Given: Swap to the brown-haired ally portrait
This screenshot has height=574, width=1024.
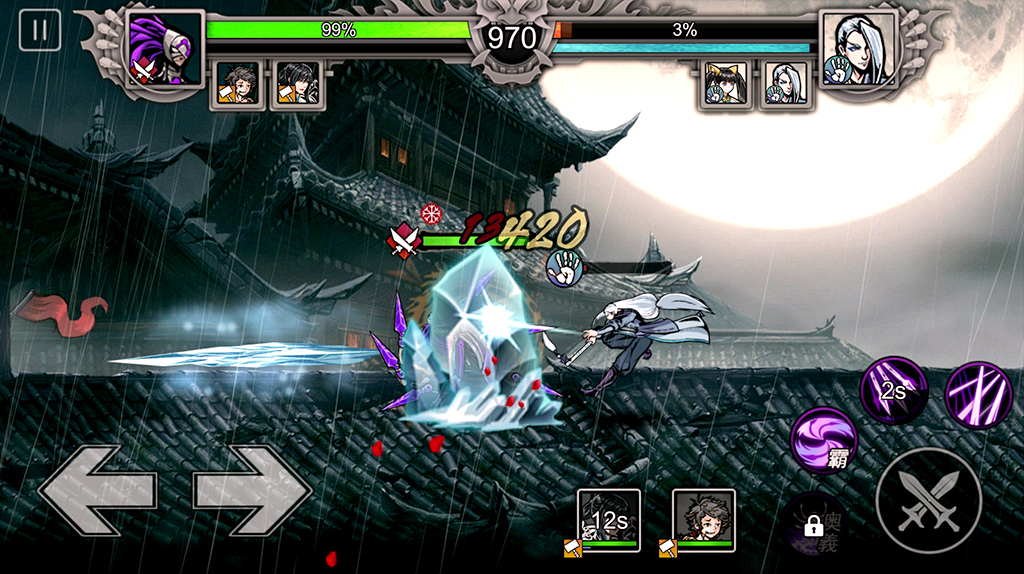Looking at the screenshot, I should tap(703, 519).
